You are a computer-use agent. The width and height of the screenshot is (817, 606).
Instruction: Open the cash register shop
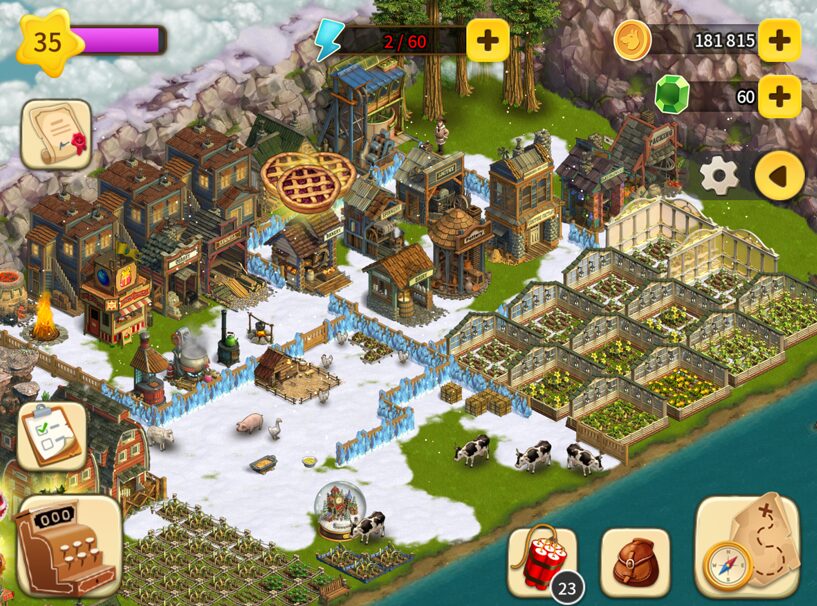coord(68,546)
